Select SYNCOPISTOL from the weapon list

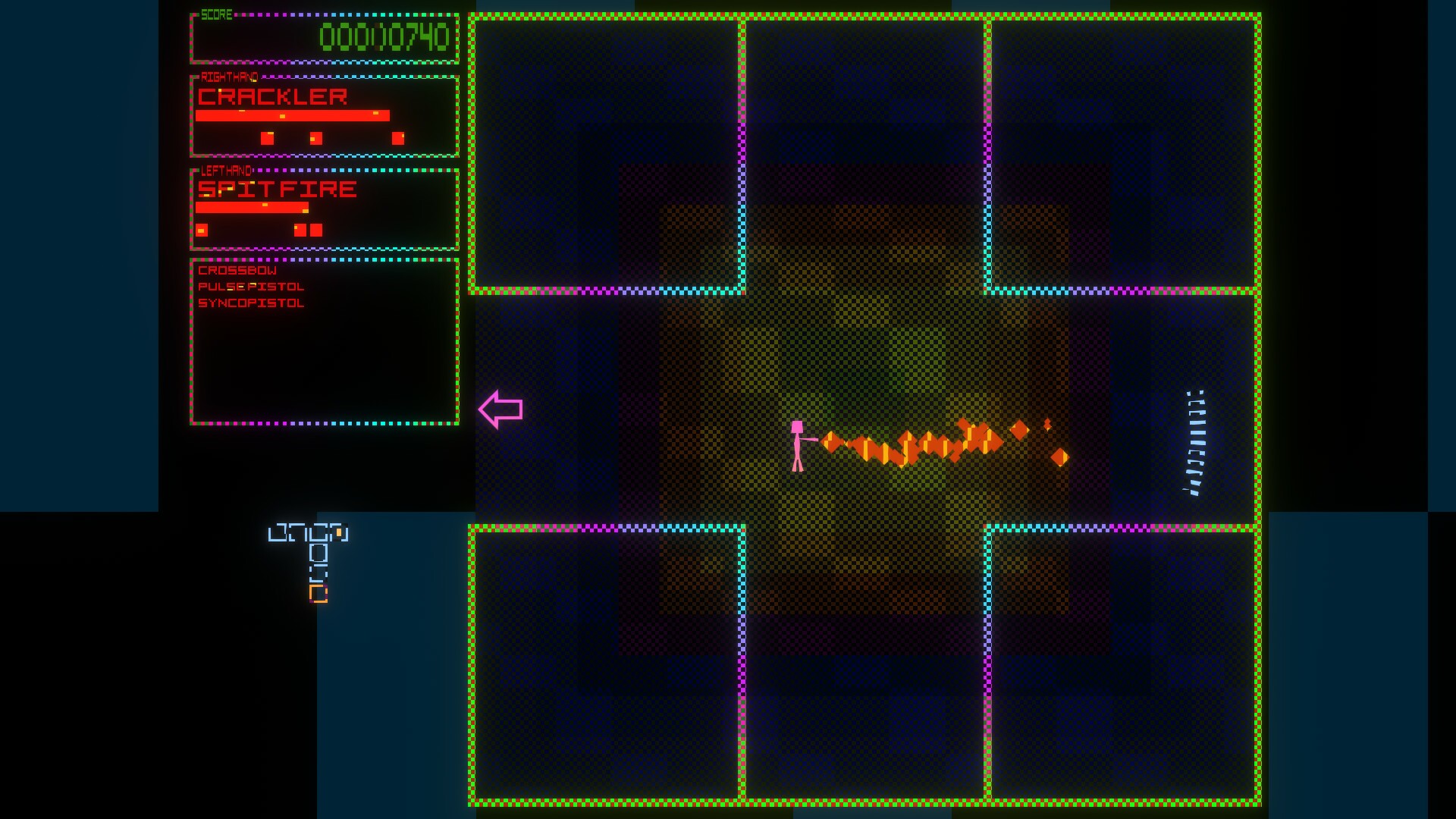(x=250, y=303)
